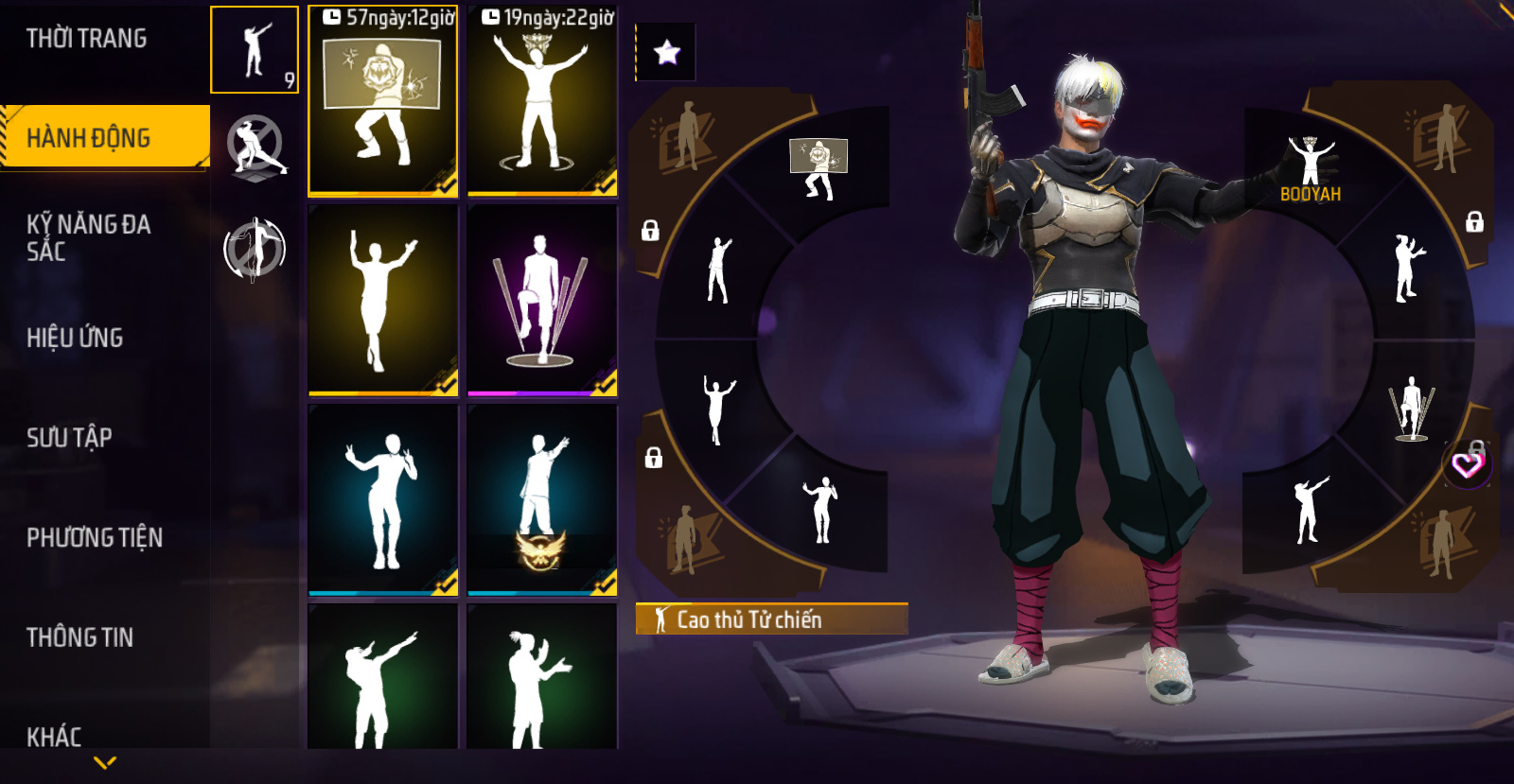Go to the SƯU TẬP tab

coord(69,437)
